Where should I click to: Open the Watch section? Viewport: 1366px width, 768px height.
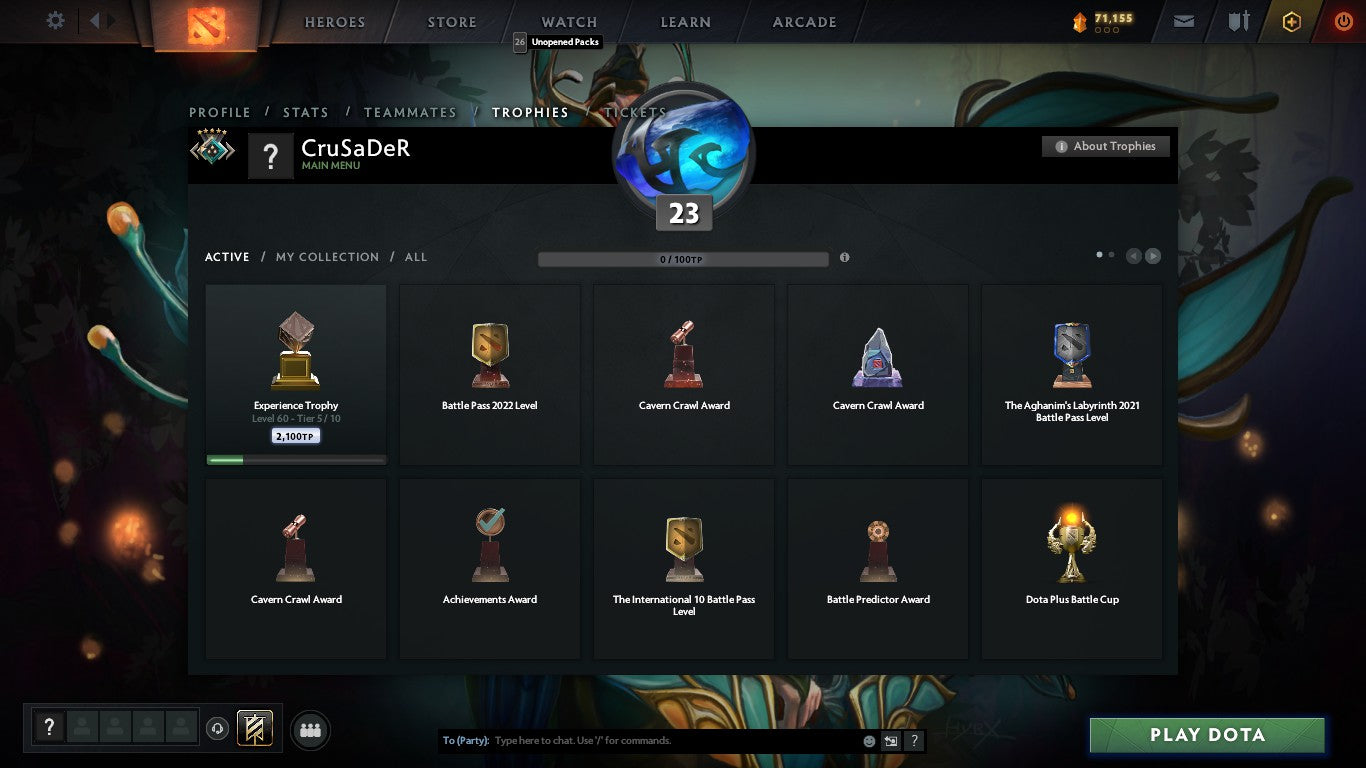569,22
